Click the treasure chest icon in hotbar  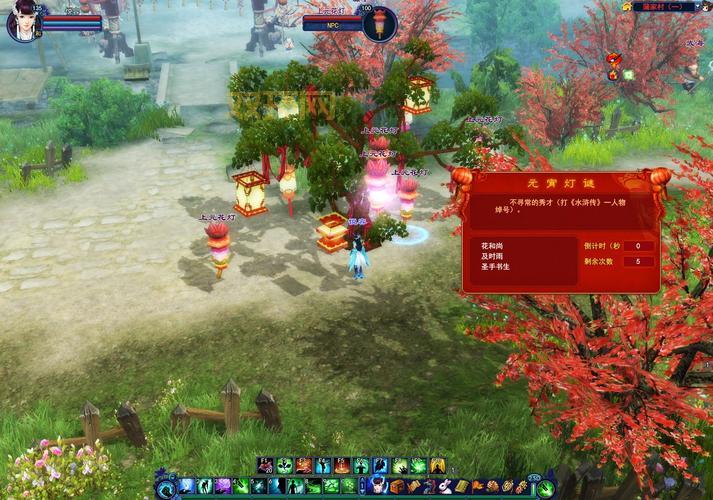point(397,486)
